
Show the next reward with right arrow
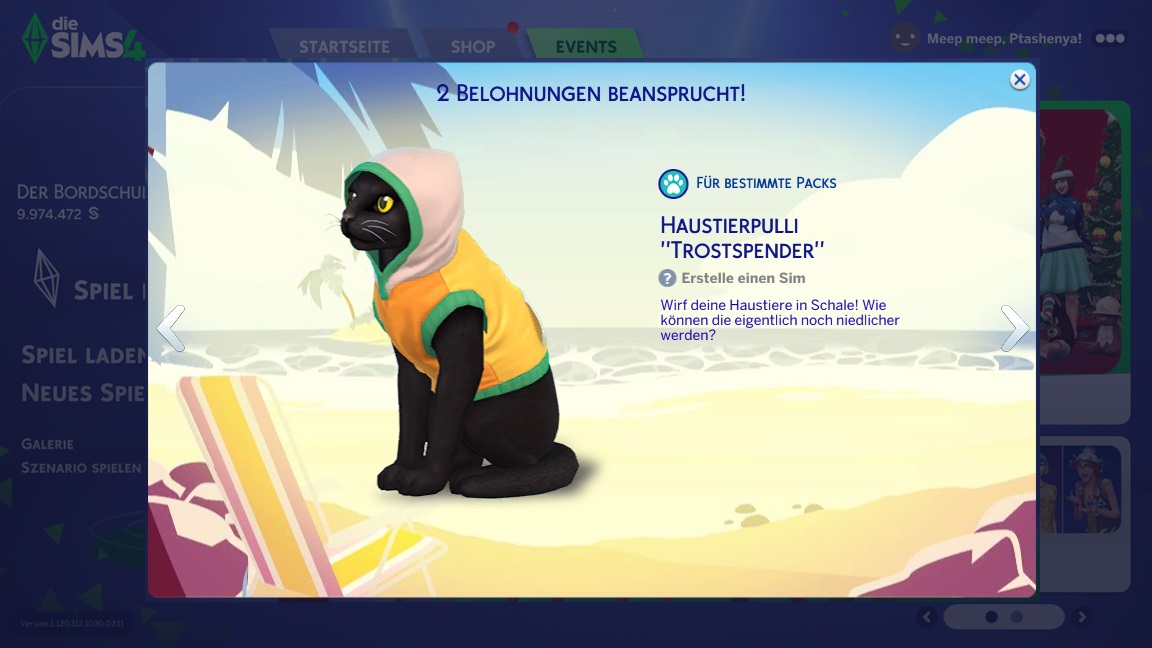pyautogui.click(x=1014, y=328)
